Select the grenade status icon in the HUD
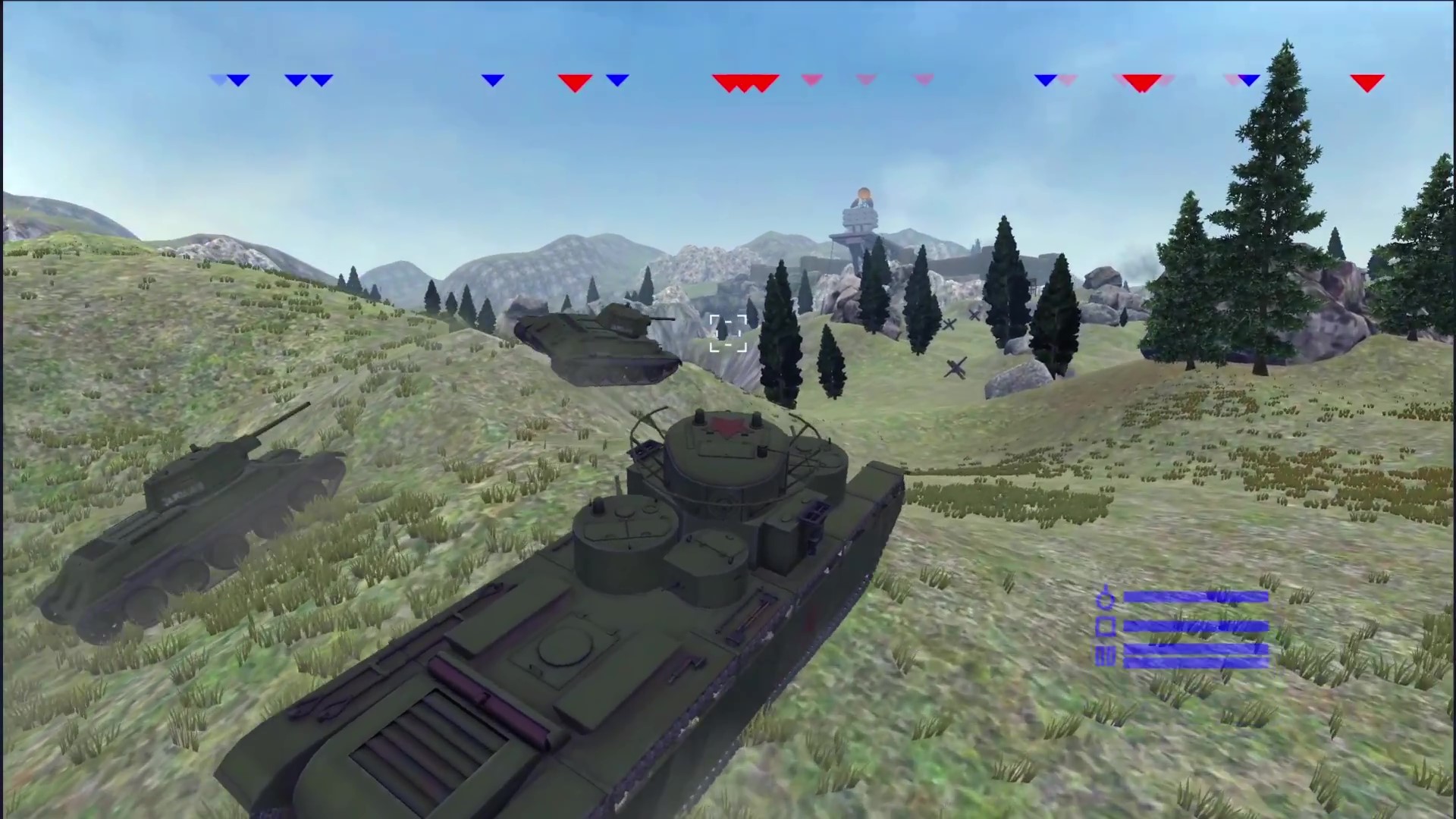Screen dimensions: 1456x819 pos(1106,598)
